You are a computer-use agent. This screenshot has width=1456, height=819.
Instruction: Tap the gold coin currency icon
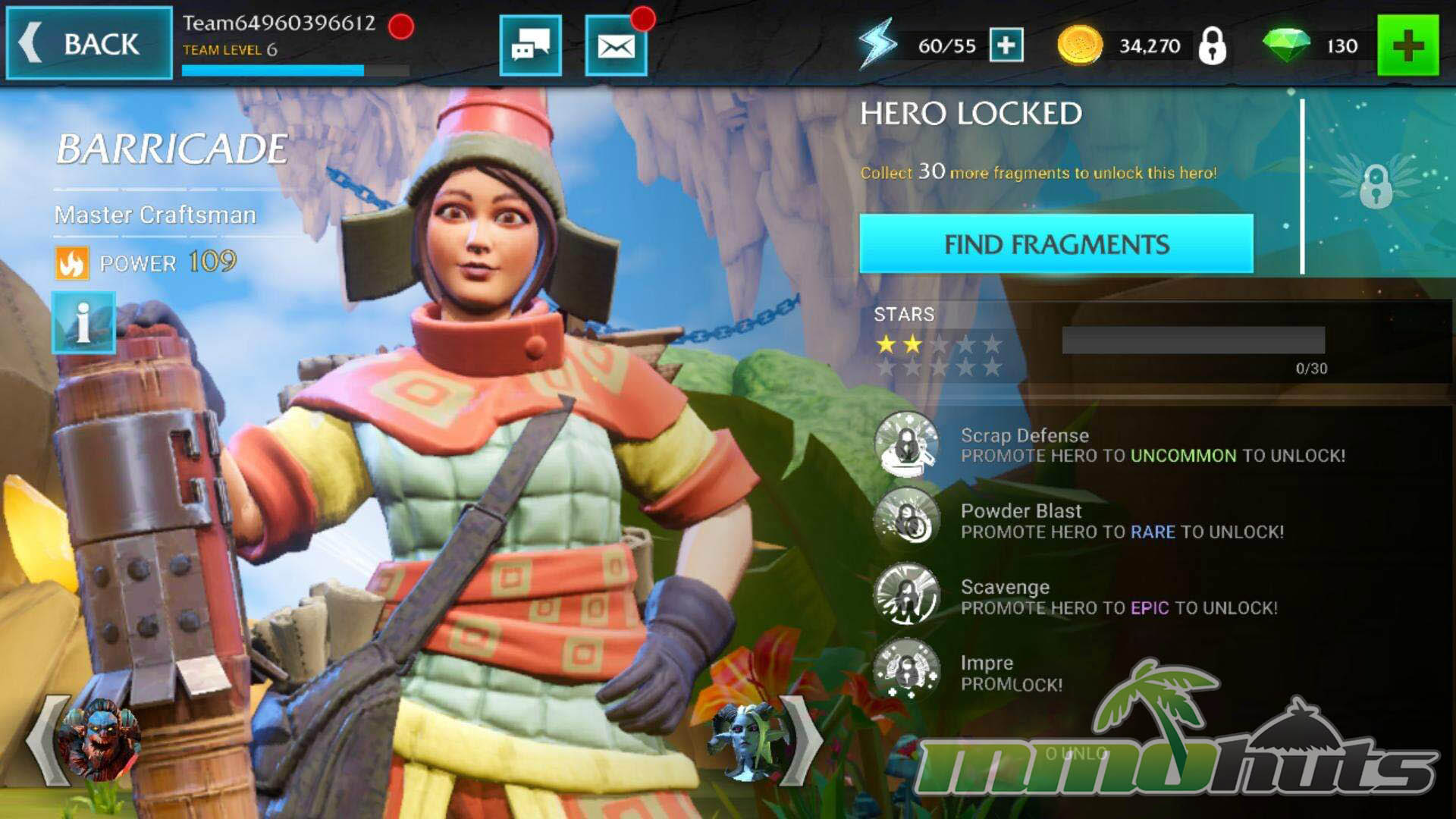pos(1079,45)
